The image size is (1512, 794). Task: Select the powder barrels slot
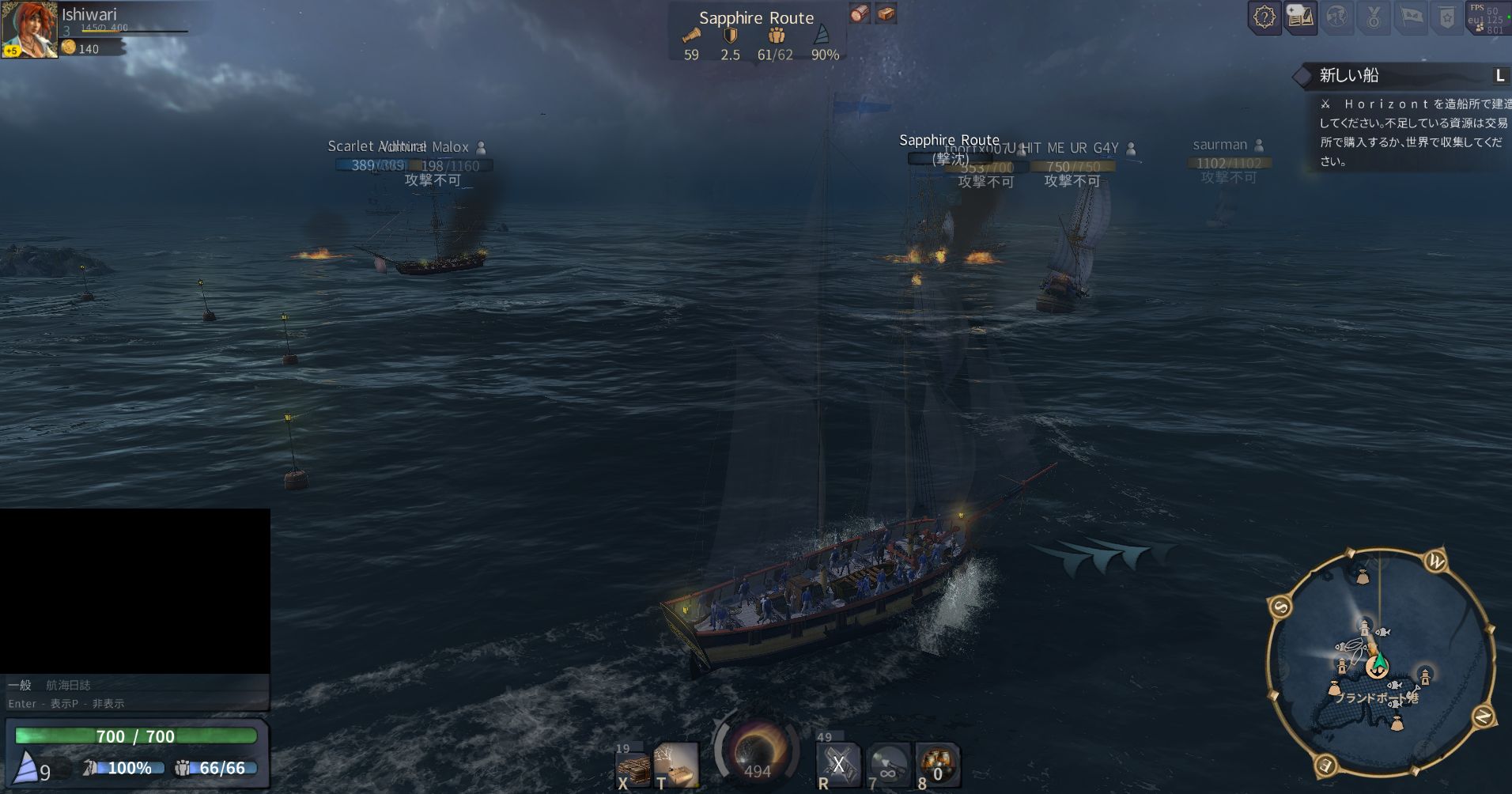tap(938, 765)
